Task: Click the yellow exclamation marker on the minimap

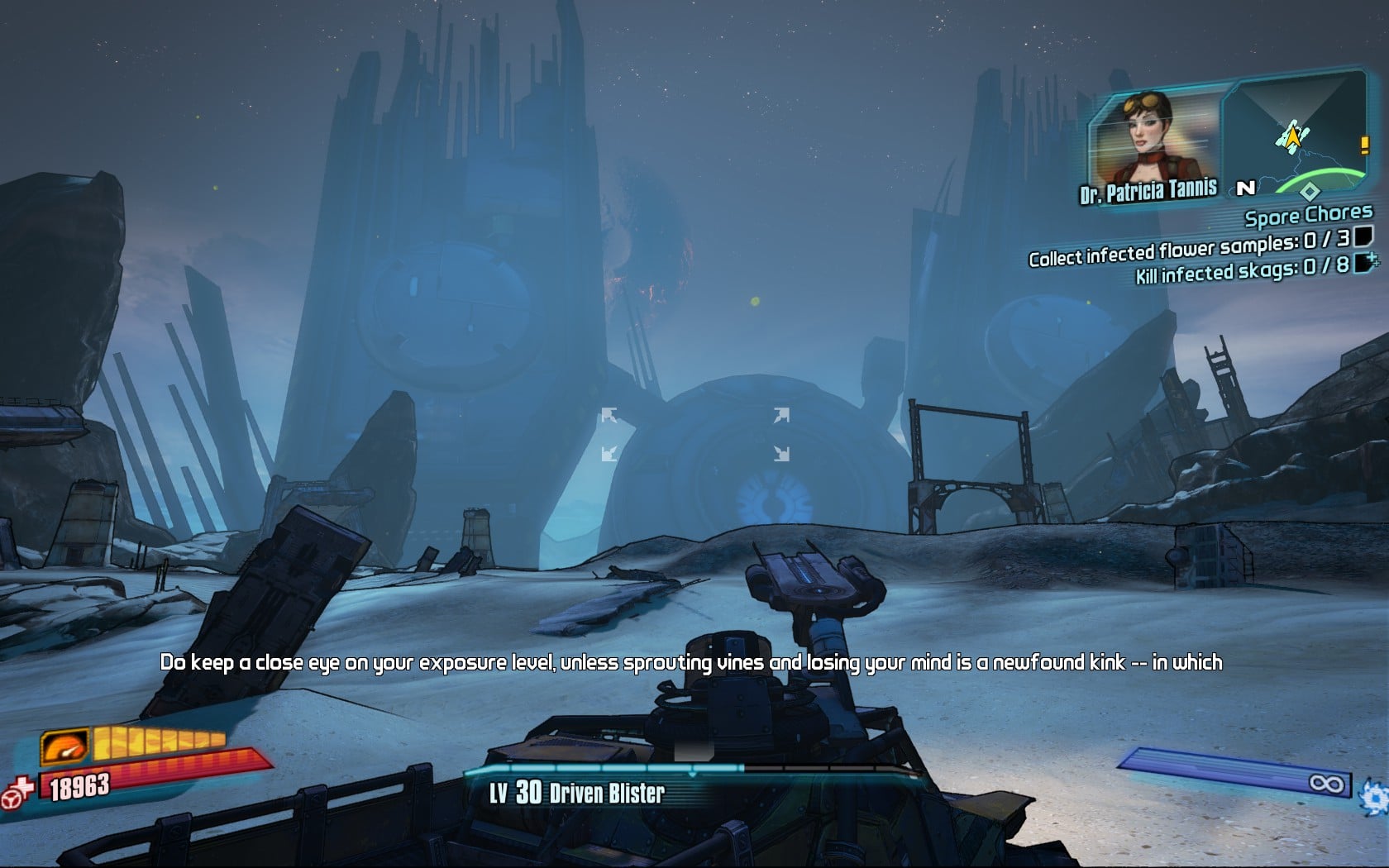Action: pyautogui.click(x=1363, y=145)
